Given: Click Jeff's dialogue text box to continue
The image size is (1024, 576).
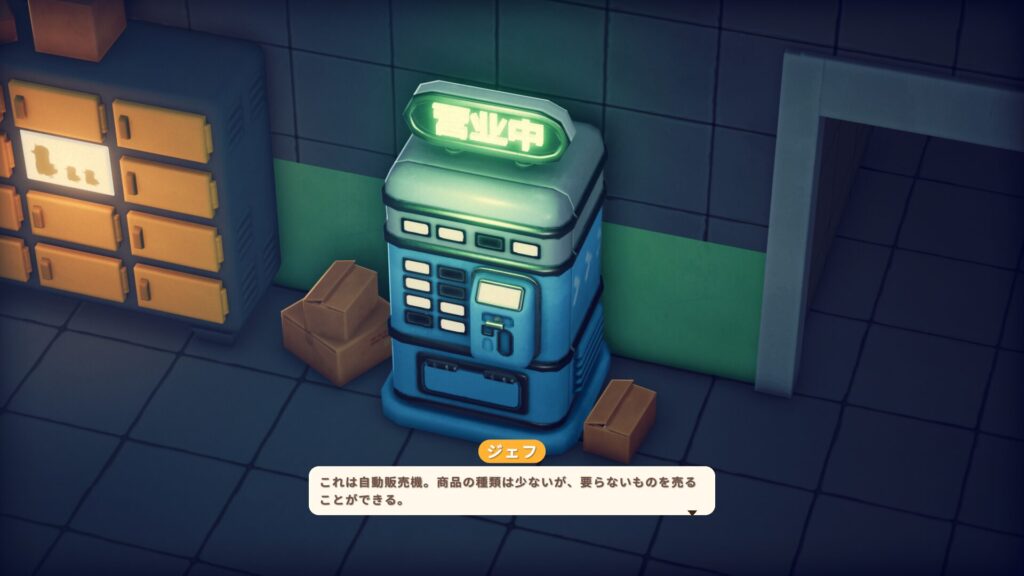Looking at the screenshot, I should pyautogui.click(x=511, y=491).
